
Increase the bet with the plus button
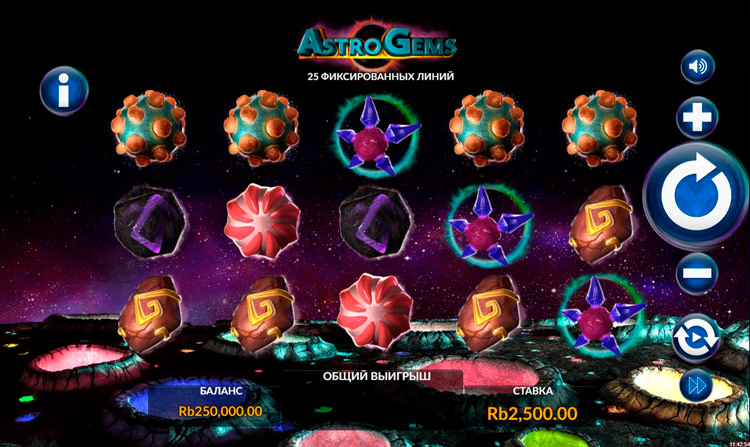point(697,118)
